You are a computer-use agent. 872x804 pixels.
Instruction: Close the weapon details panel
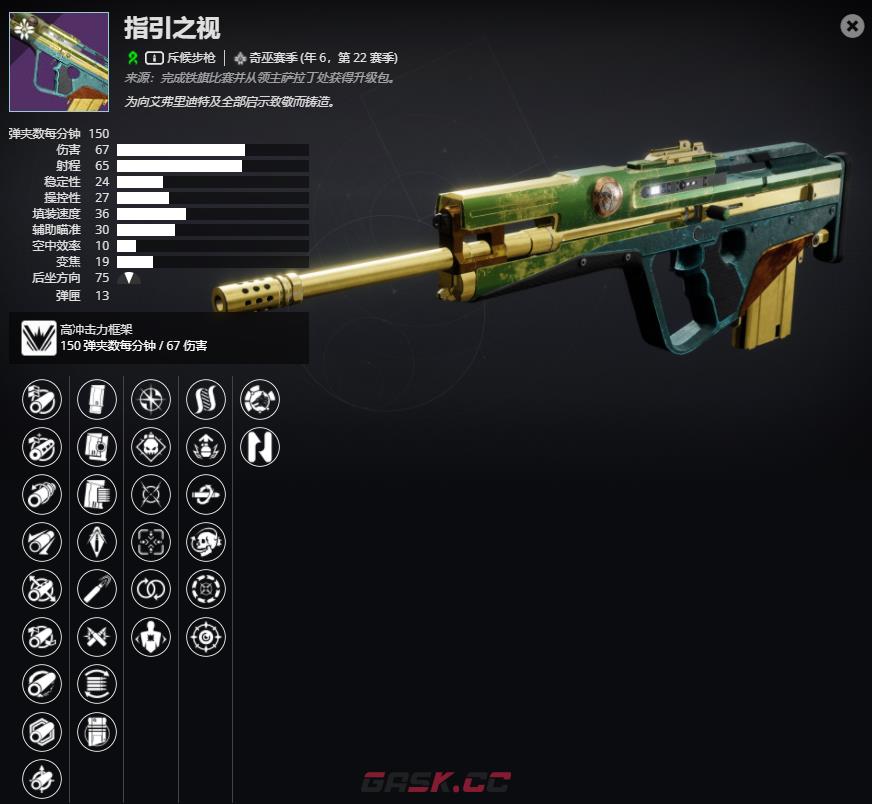coord(852,26)
